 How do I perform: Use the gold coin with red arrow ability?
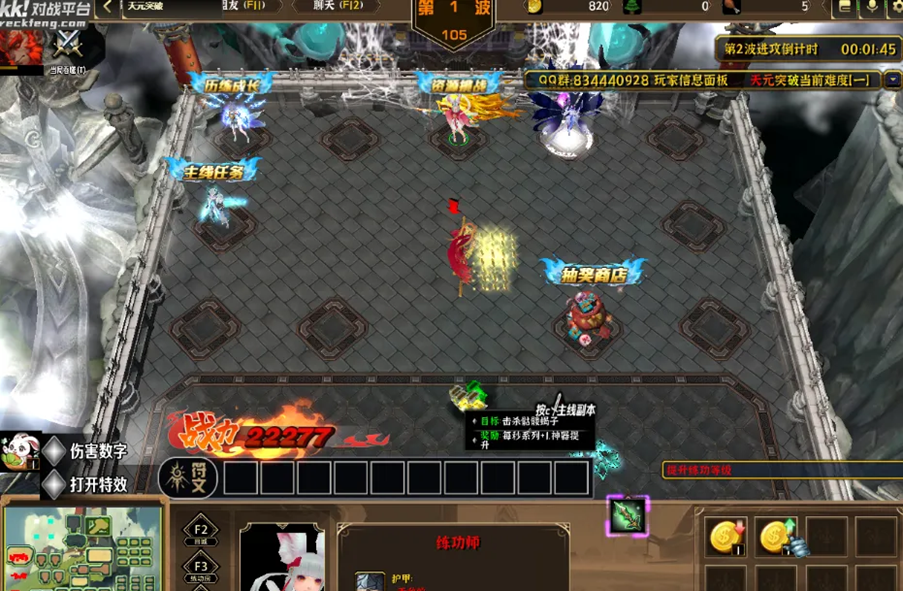(725, 537)
